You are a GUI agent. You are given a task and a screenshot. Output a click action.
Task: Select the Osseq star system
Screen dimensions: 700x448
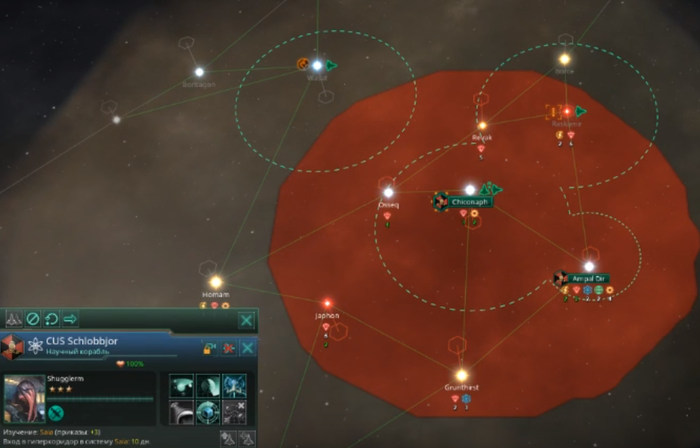[x=388, y=192]
